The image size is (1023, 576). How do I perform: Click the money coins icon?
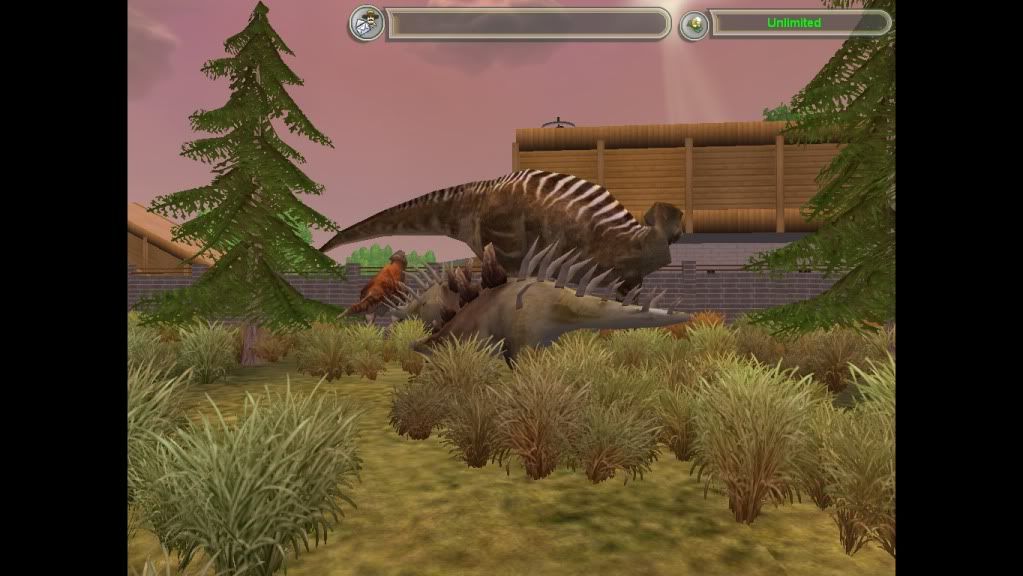pos(694,24)
